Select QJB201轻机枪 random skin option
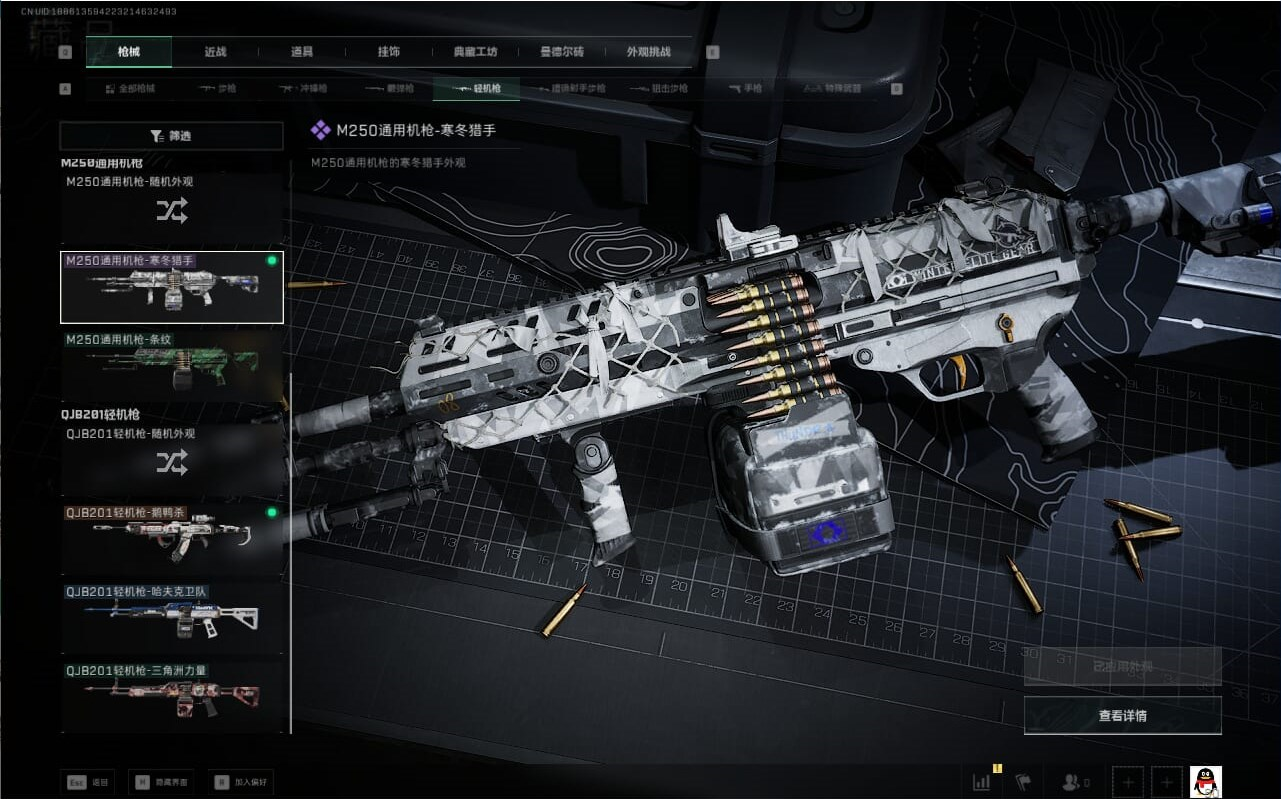The width and height of the screenshot is (1281, 799). [x=171, y=462]
